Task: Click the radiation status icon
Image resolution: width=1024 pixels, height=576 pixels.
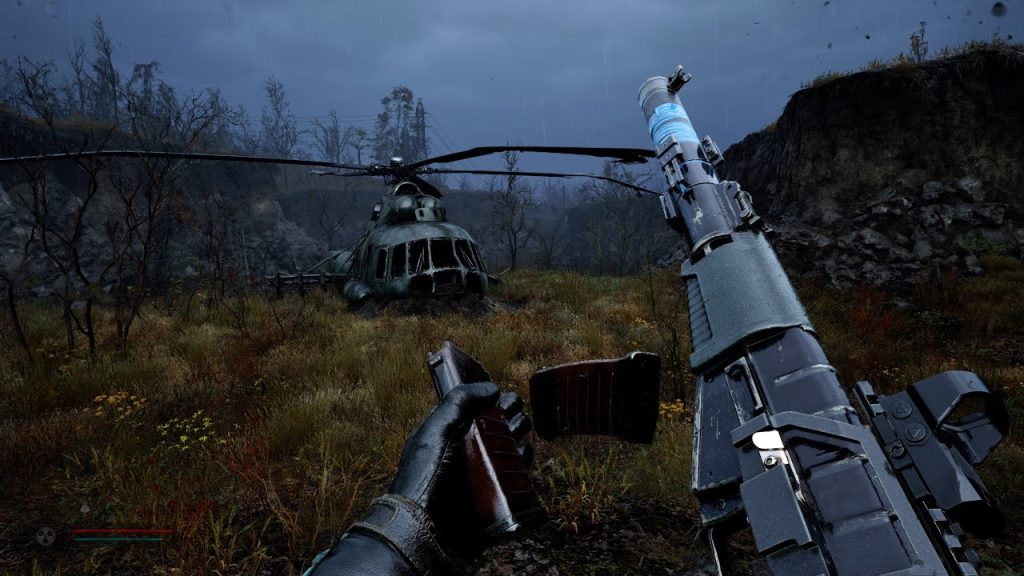Action: (46, 535)
